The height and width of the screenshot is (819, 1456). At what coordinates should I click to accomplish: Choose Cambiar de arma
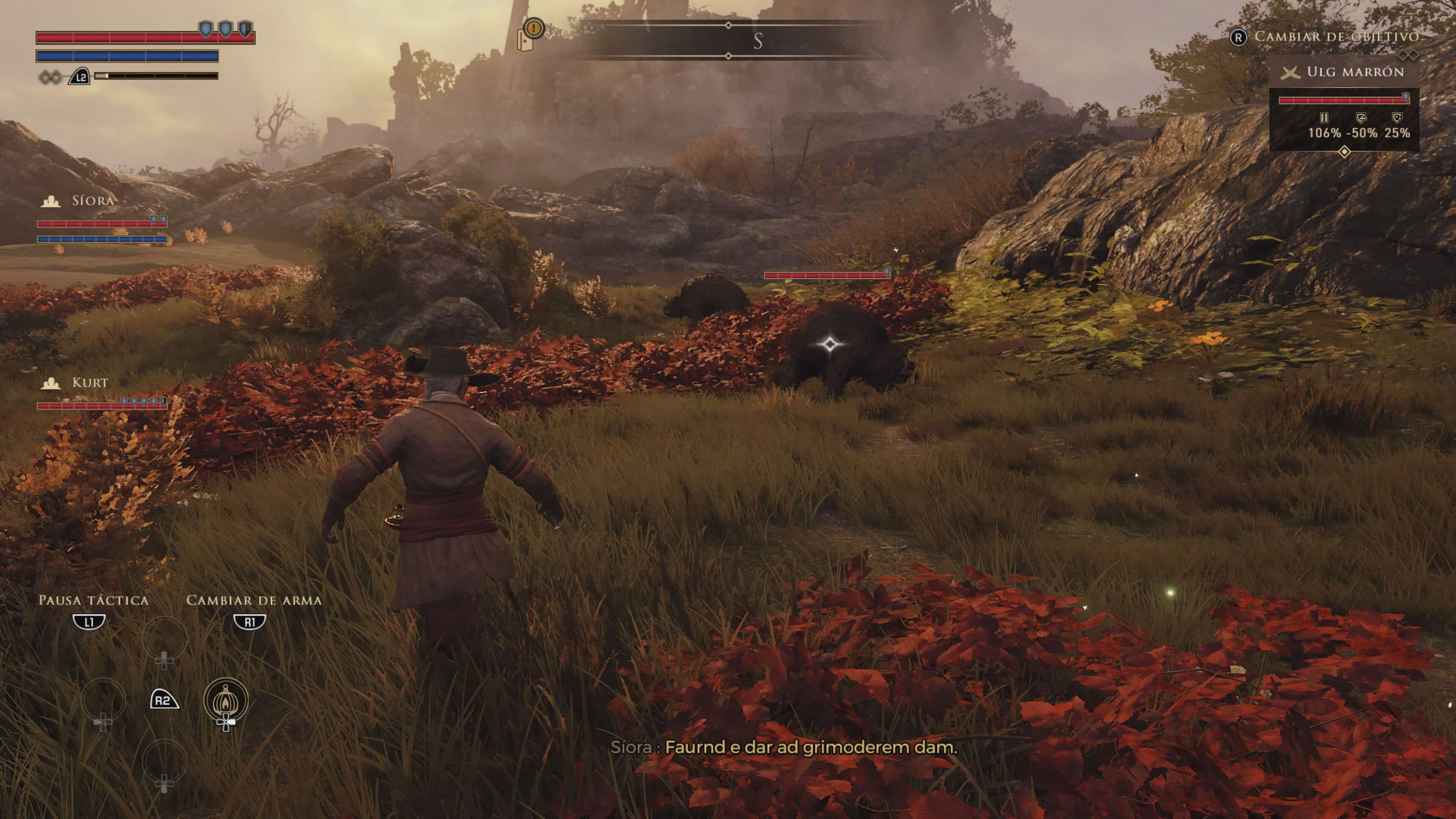[x=250, y=622]
